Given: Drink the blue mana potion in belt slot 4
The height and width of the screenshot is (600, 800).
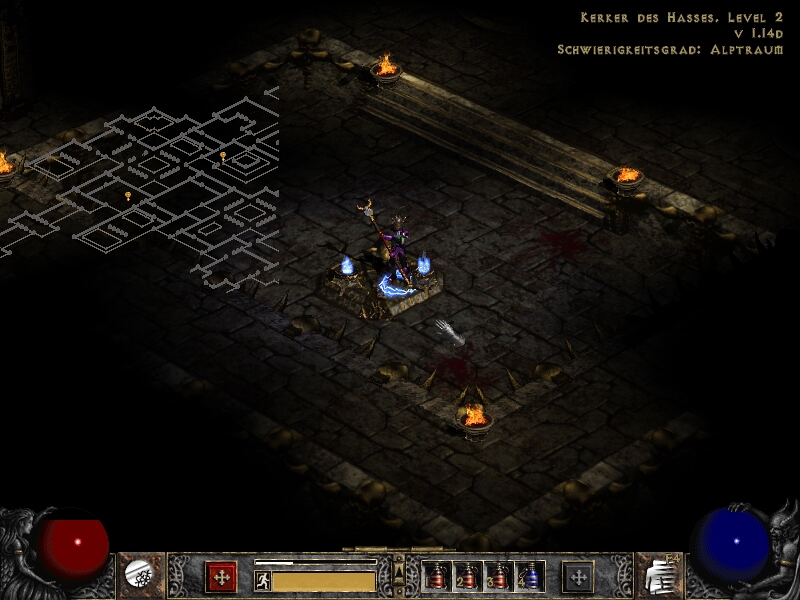Looking at the screenshot, I should point(529,576).
